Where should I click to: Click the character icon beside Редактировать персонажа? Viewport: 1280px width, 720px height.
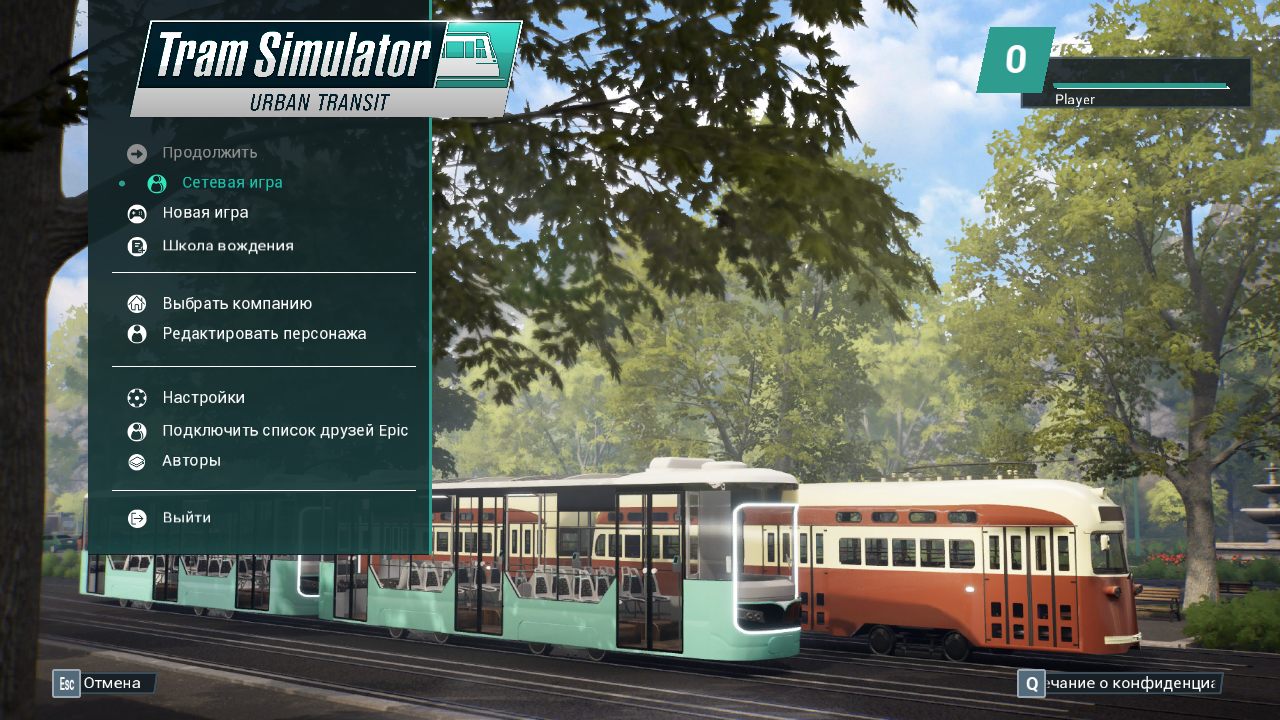coord(137,333)
